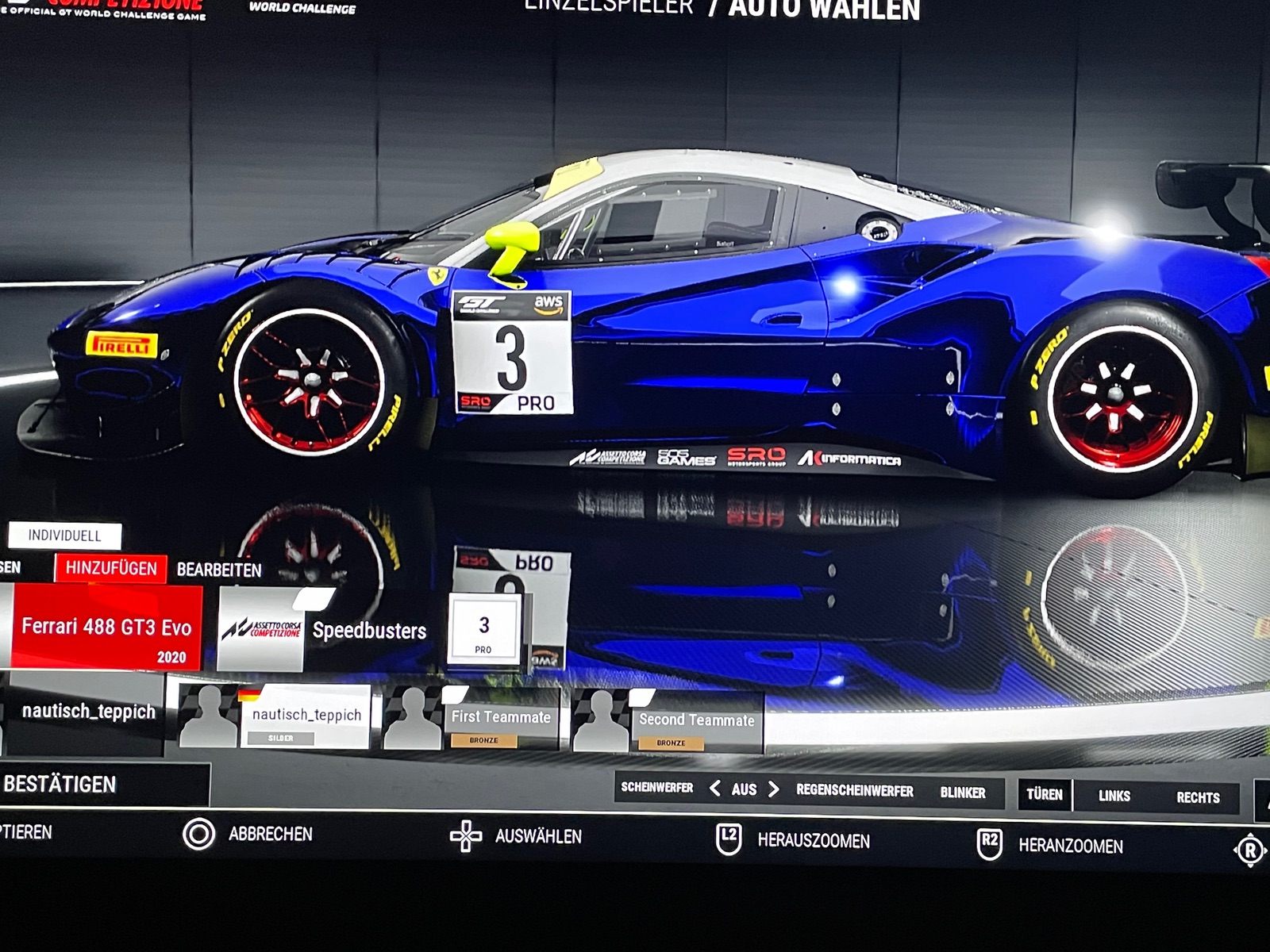Image resolution: width=1270 pixels, height=952 pixels.
Task: Select the Individuell category tab
Action: click(65, 535)
